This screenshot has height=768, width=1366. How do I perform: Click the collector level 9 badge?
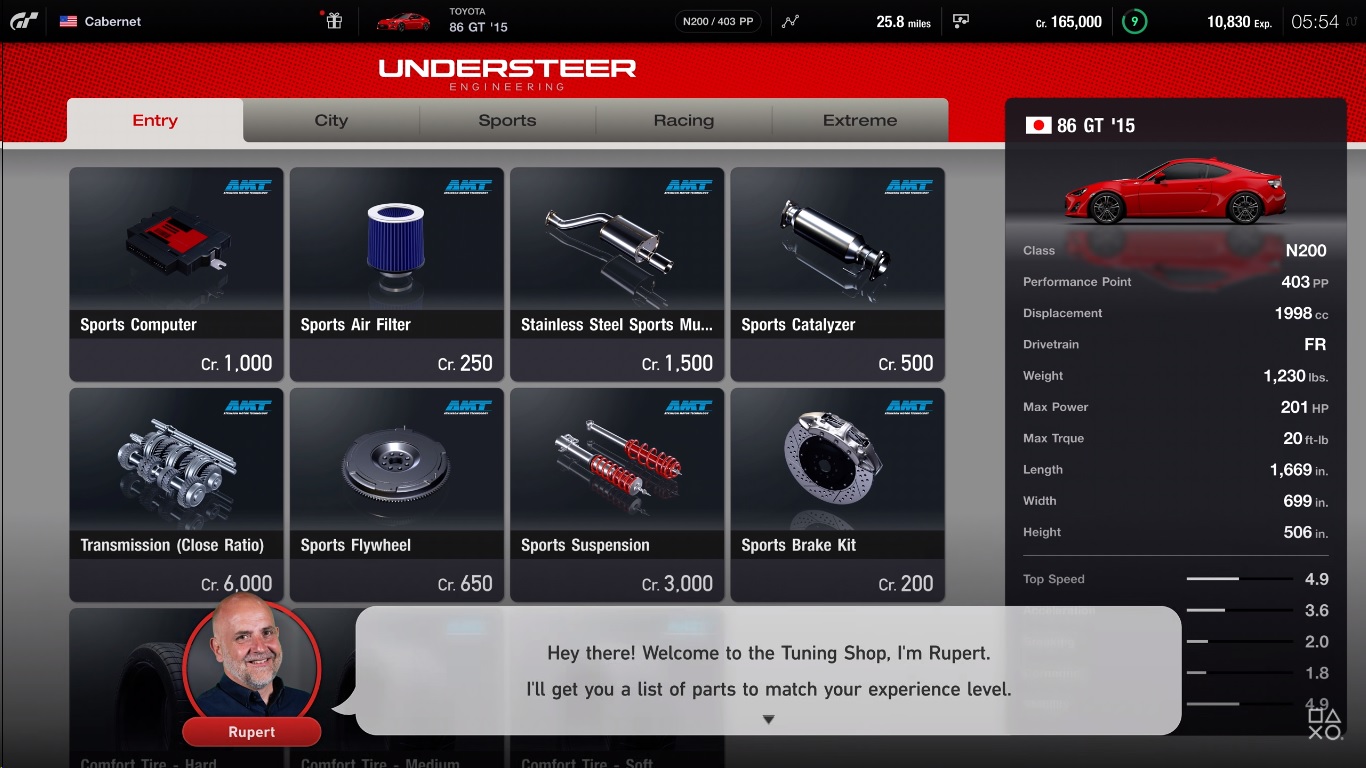[x=1134, y=21]
